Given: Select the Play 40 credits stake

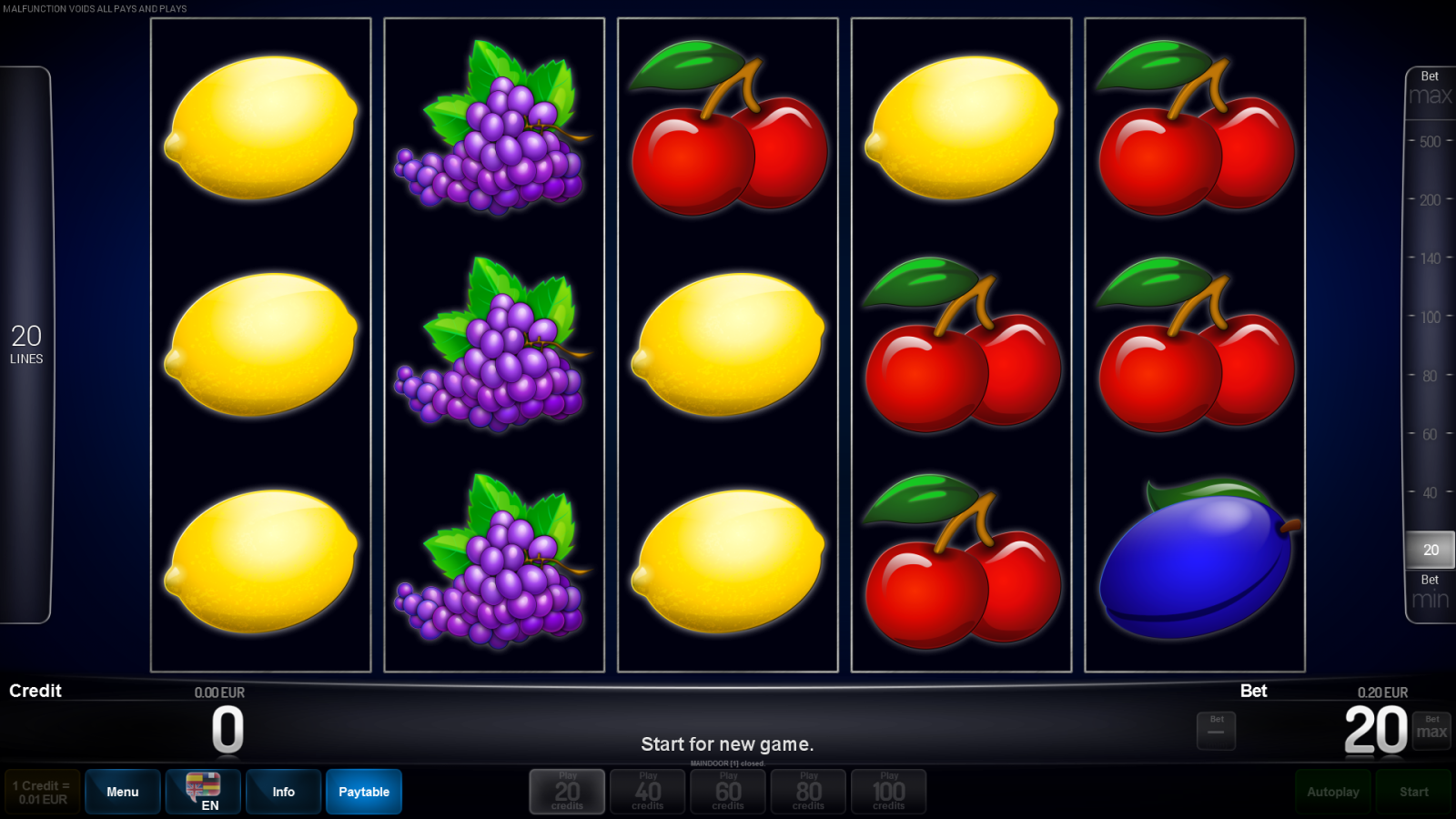Looking at the screenshot, I should [647, 791].
